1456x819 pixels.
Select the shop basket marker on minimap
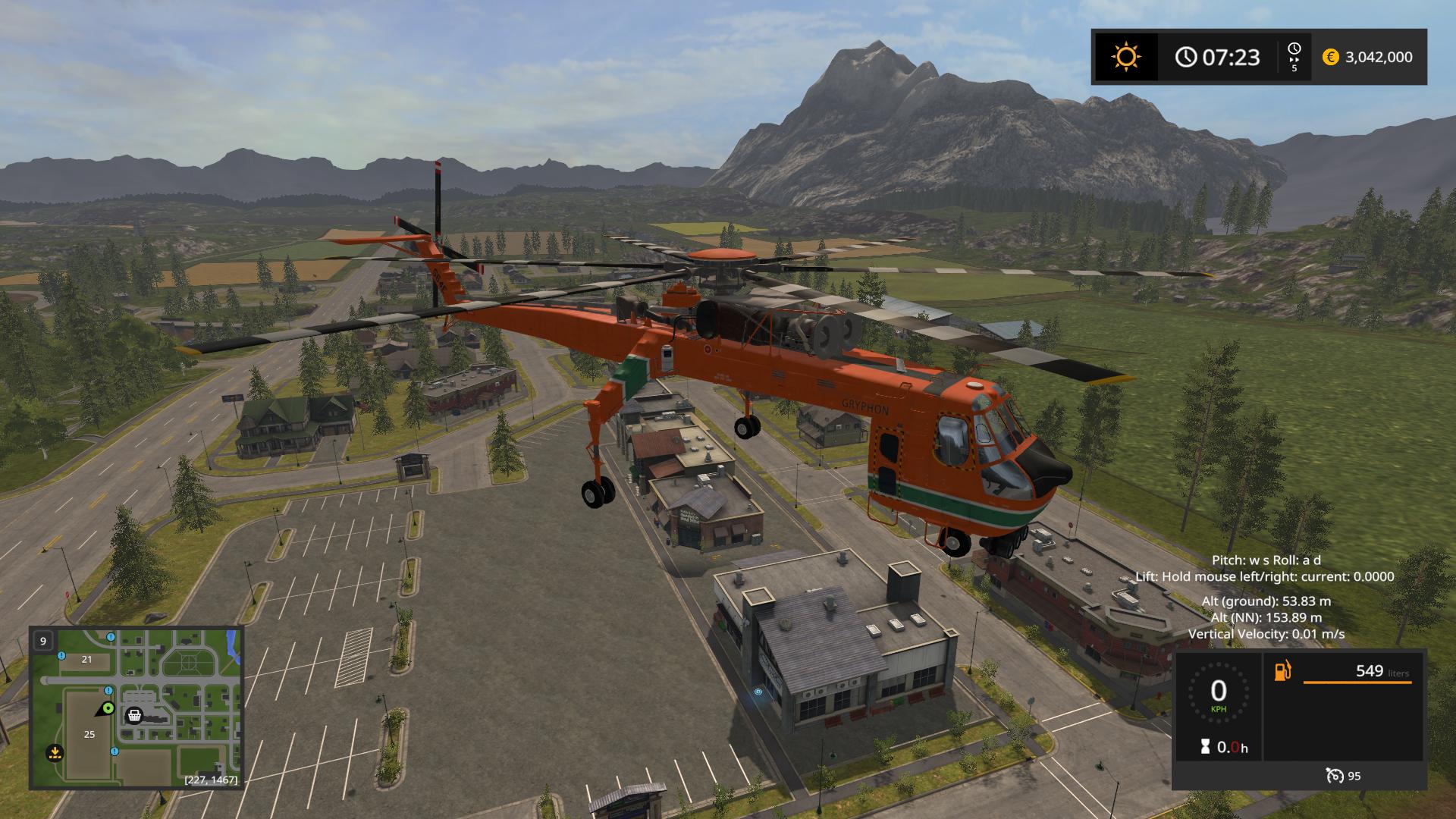coord(134,715)
